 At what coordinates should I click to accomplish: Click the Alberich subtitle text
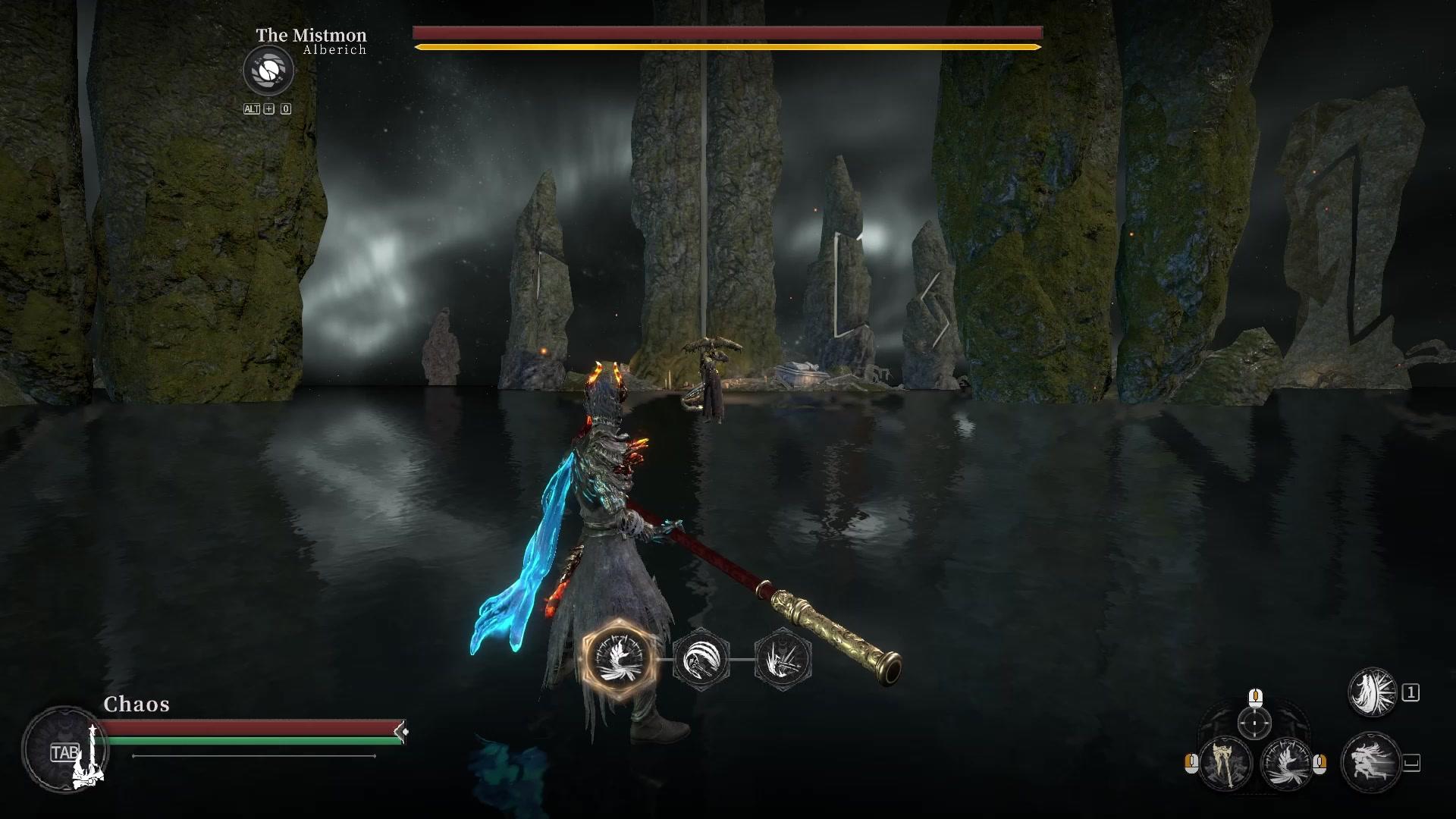[334, 49]
